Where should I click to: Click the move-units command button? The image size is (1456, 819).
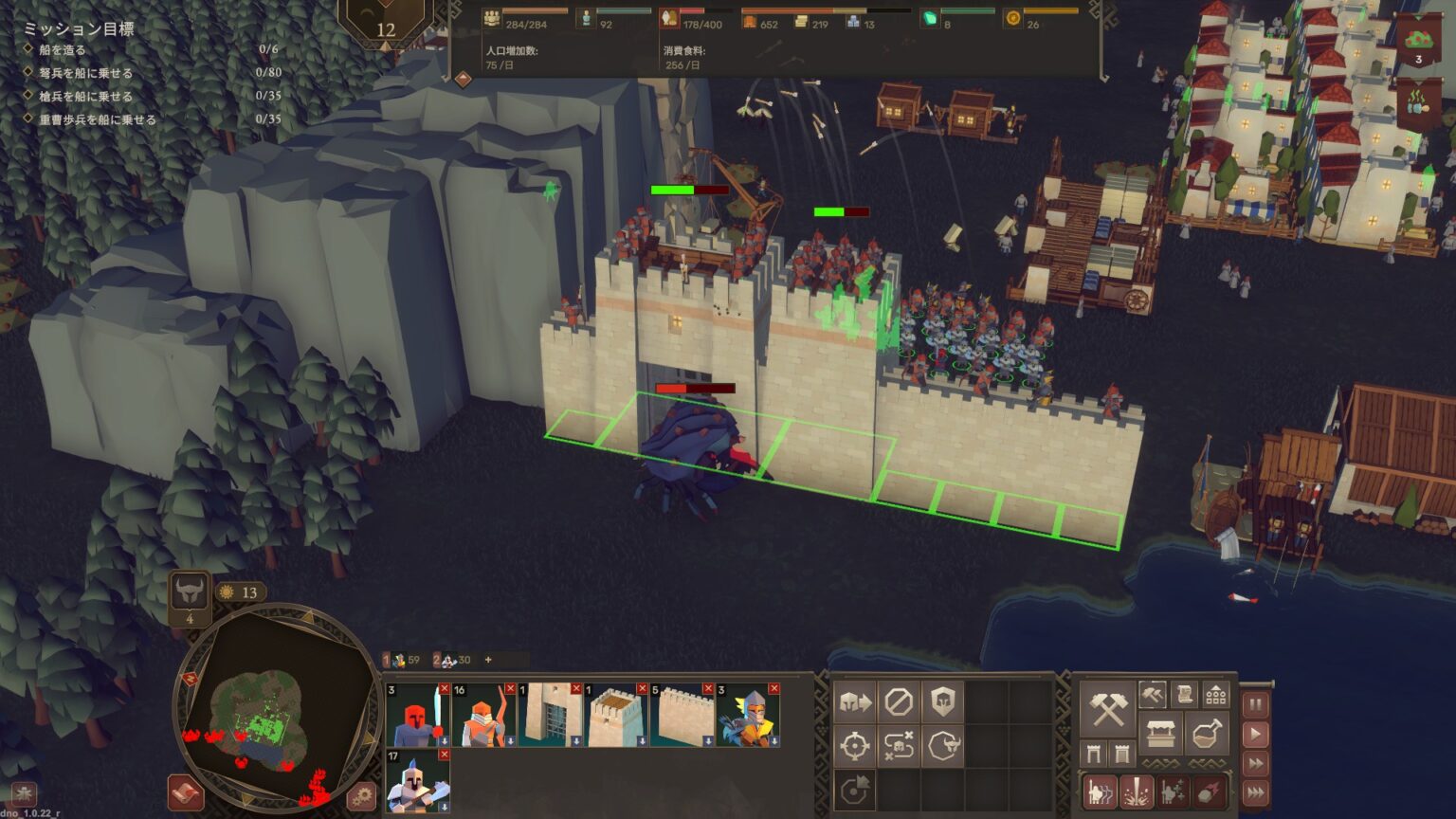(x=854, y=702)
